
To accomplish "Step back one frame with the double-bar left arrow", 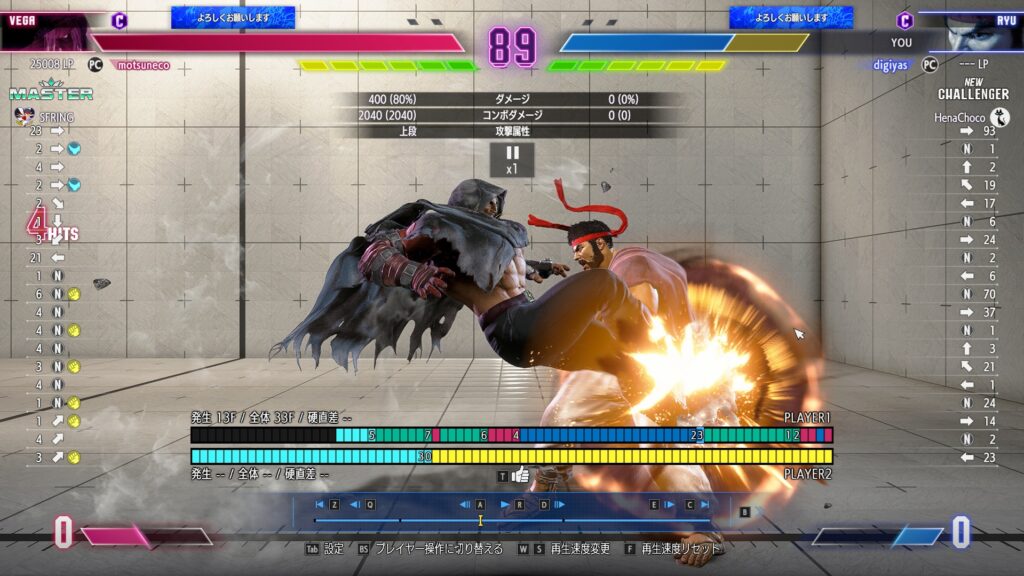I will (x=465, y=505).
